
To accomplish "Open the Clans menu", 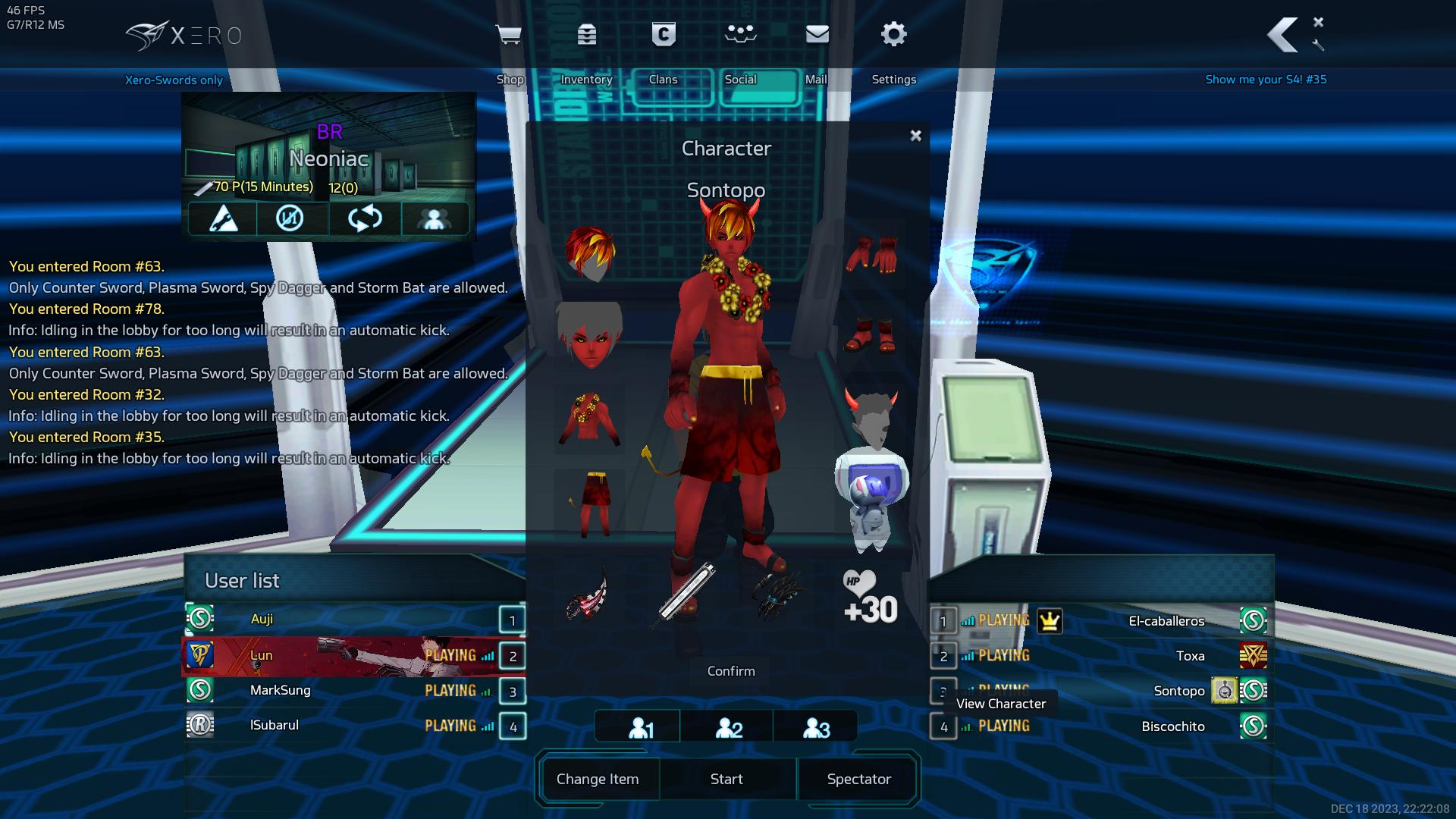I will 664,35.
